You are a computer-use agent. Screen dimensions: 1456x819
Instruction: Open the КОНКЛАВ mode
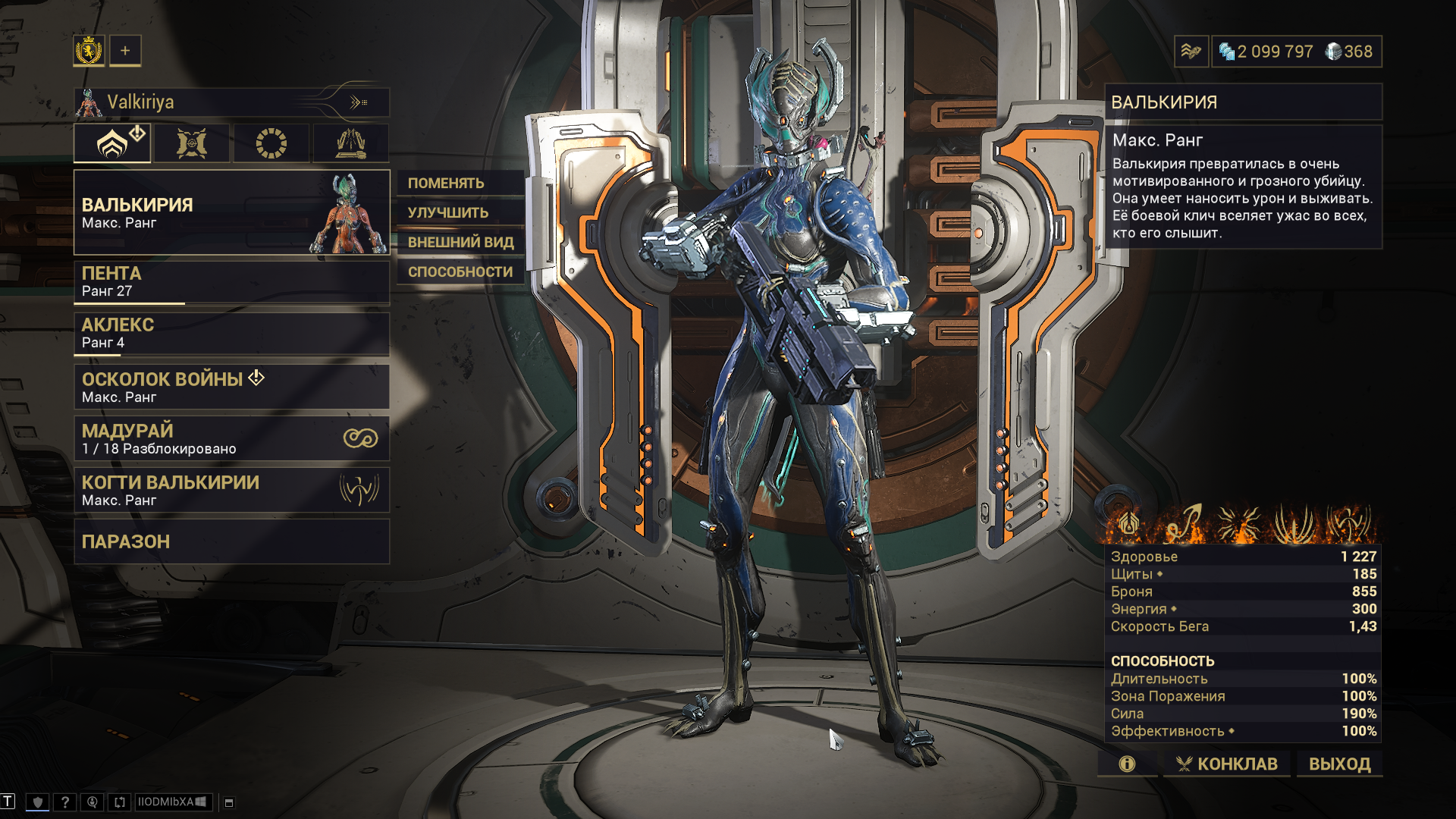[1226, 764]
